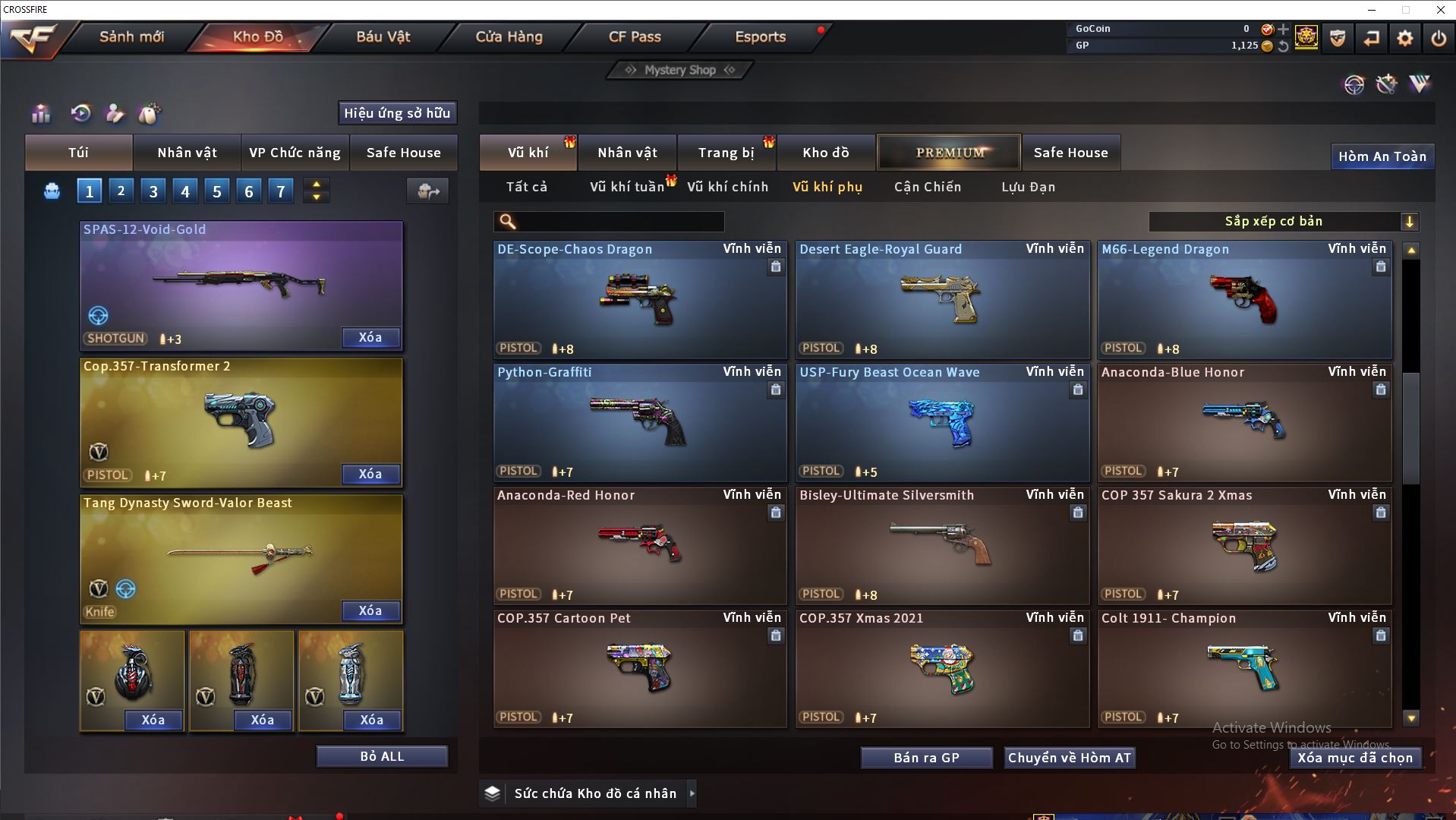Image resolution: width=1456 pixels, height=820 pixels.
Task: Open the Hòm An Toàn safe box
Action: pyautogui.click(x=1382, y=156)
